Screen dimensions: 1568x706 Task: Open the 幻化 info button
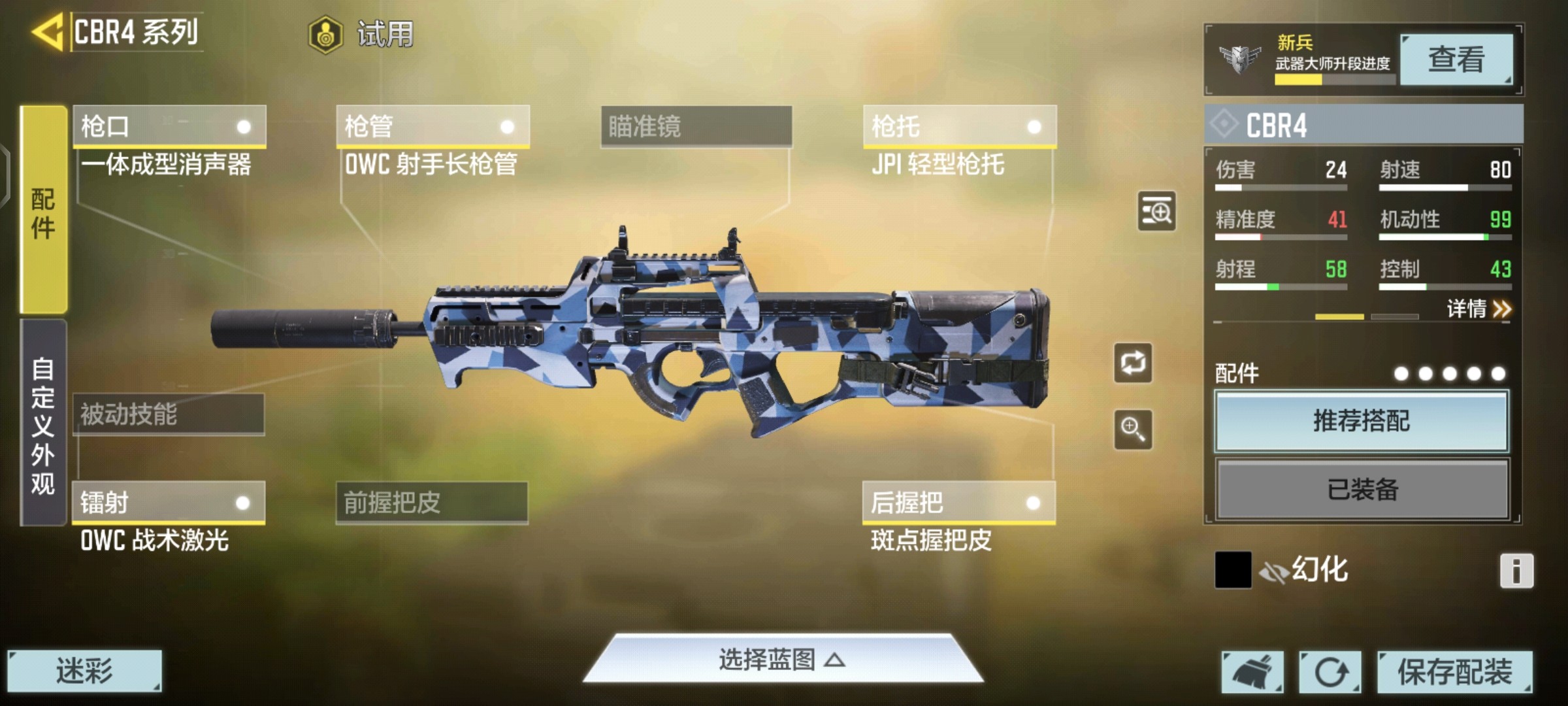[x=1516, y=571]
